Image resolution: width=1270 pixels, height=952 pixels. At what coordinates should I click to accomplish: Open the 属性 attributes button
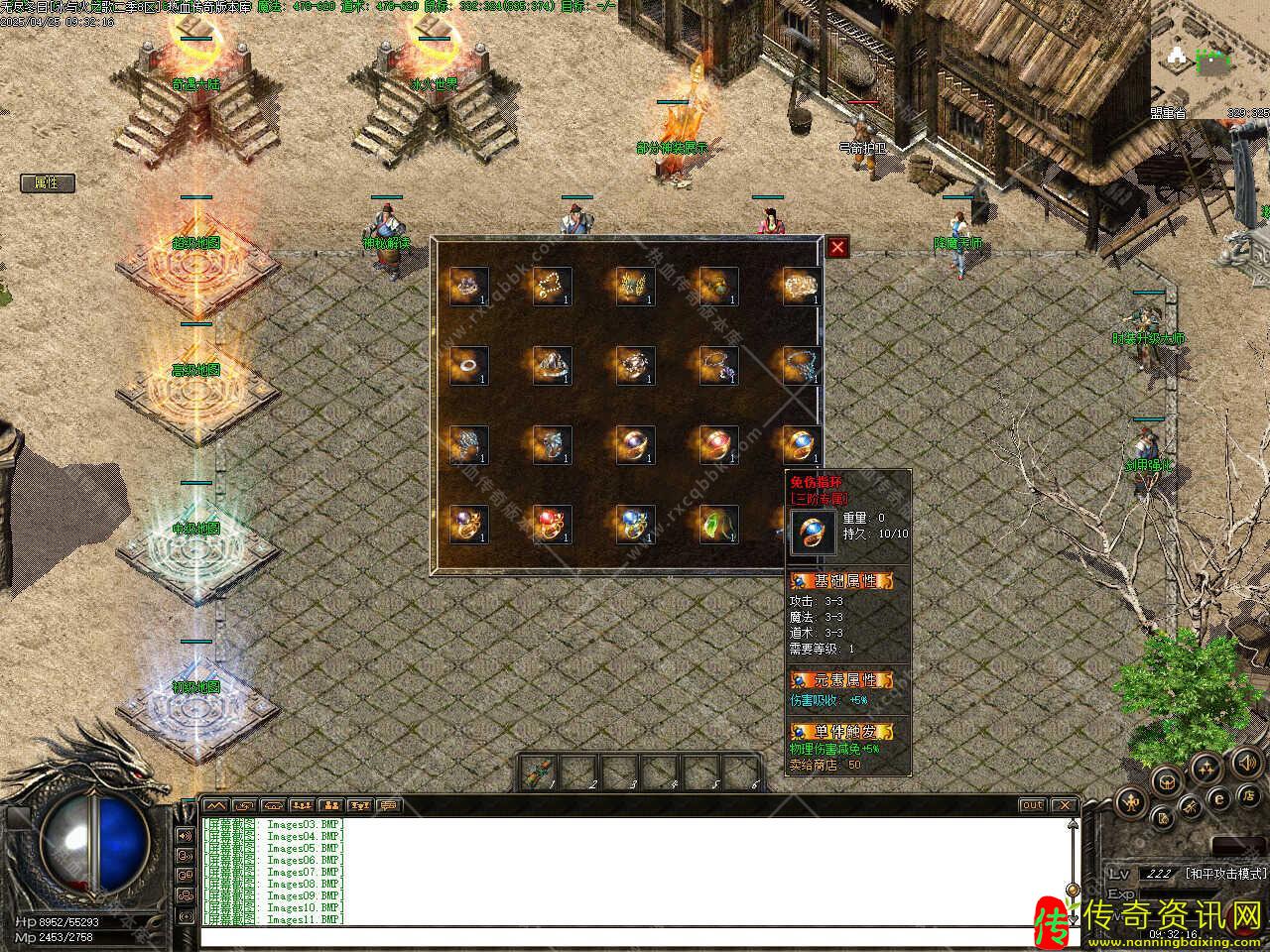pos(47,182)
